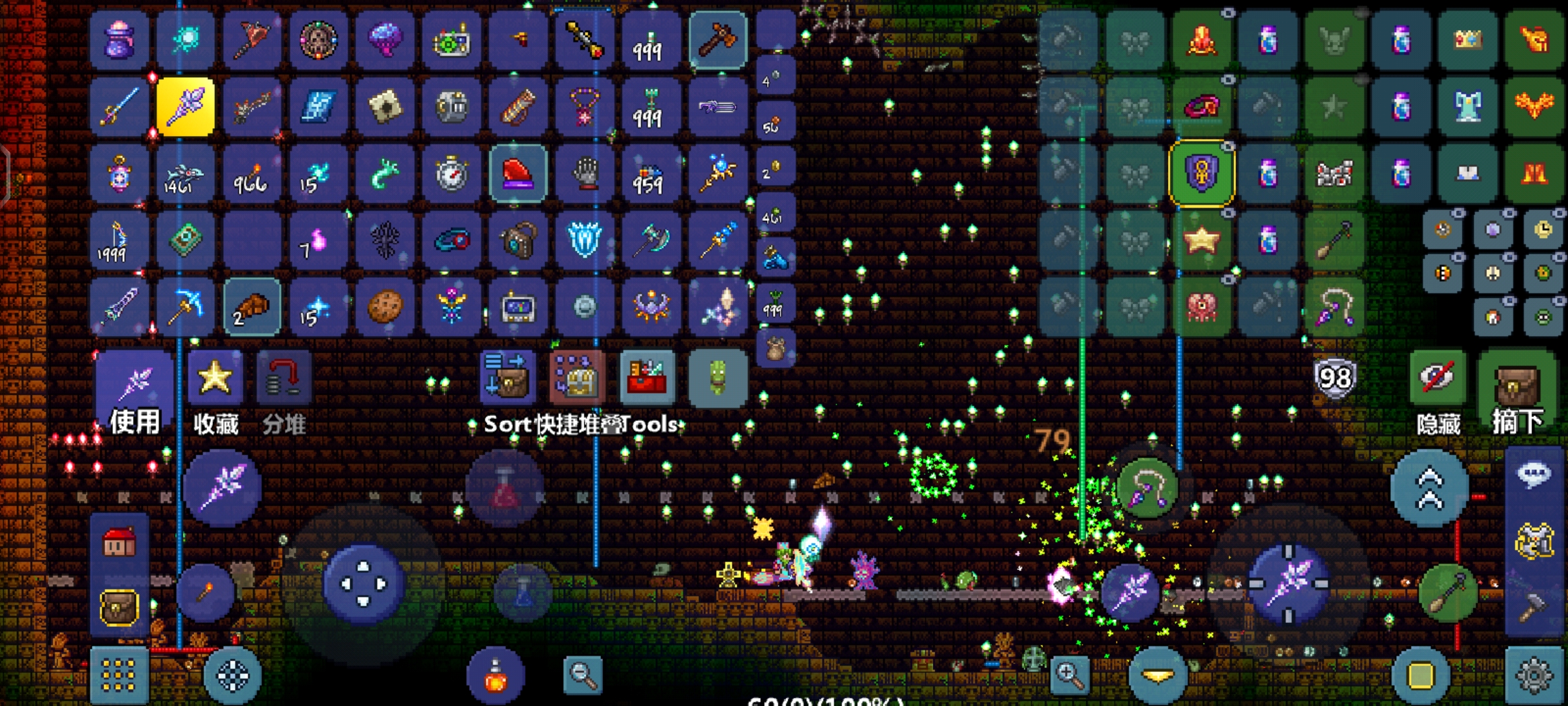Select the gold crown vanity slot
This screenshot has height=706, width=1568.
click(1467, 41)
